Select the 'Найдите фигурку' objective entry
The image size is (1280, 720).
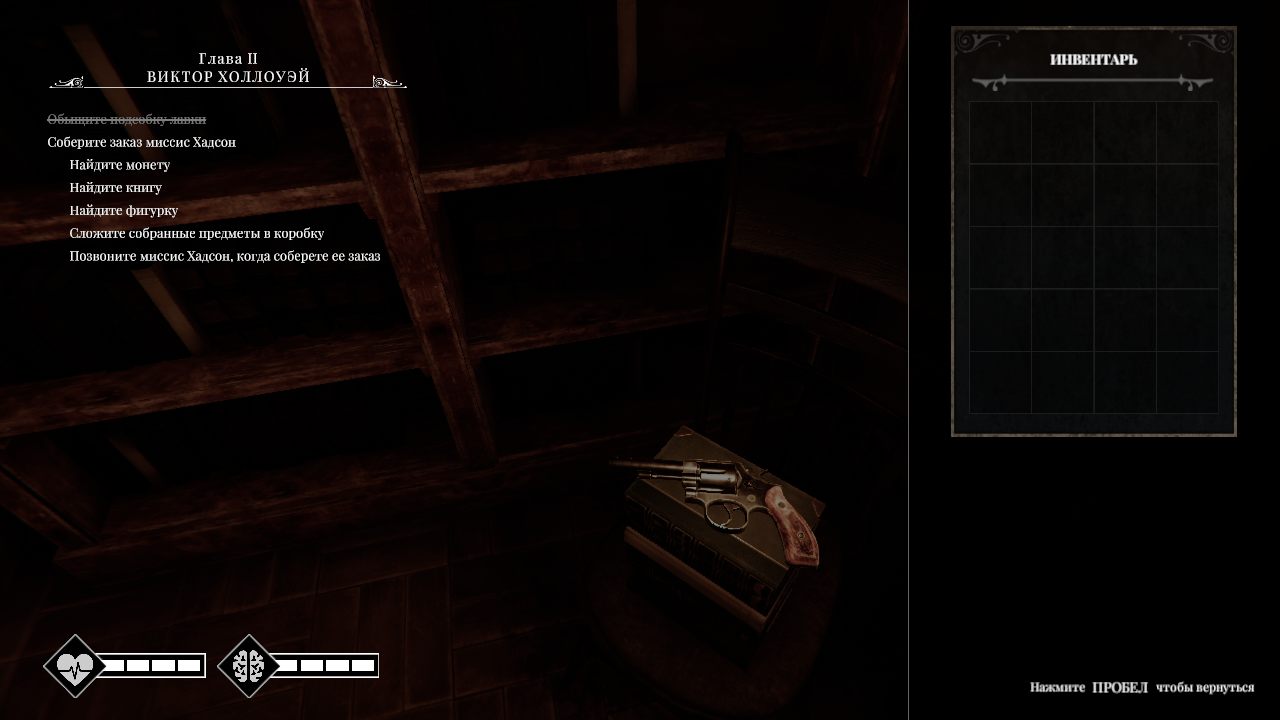124,211
